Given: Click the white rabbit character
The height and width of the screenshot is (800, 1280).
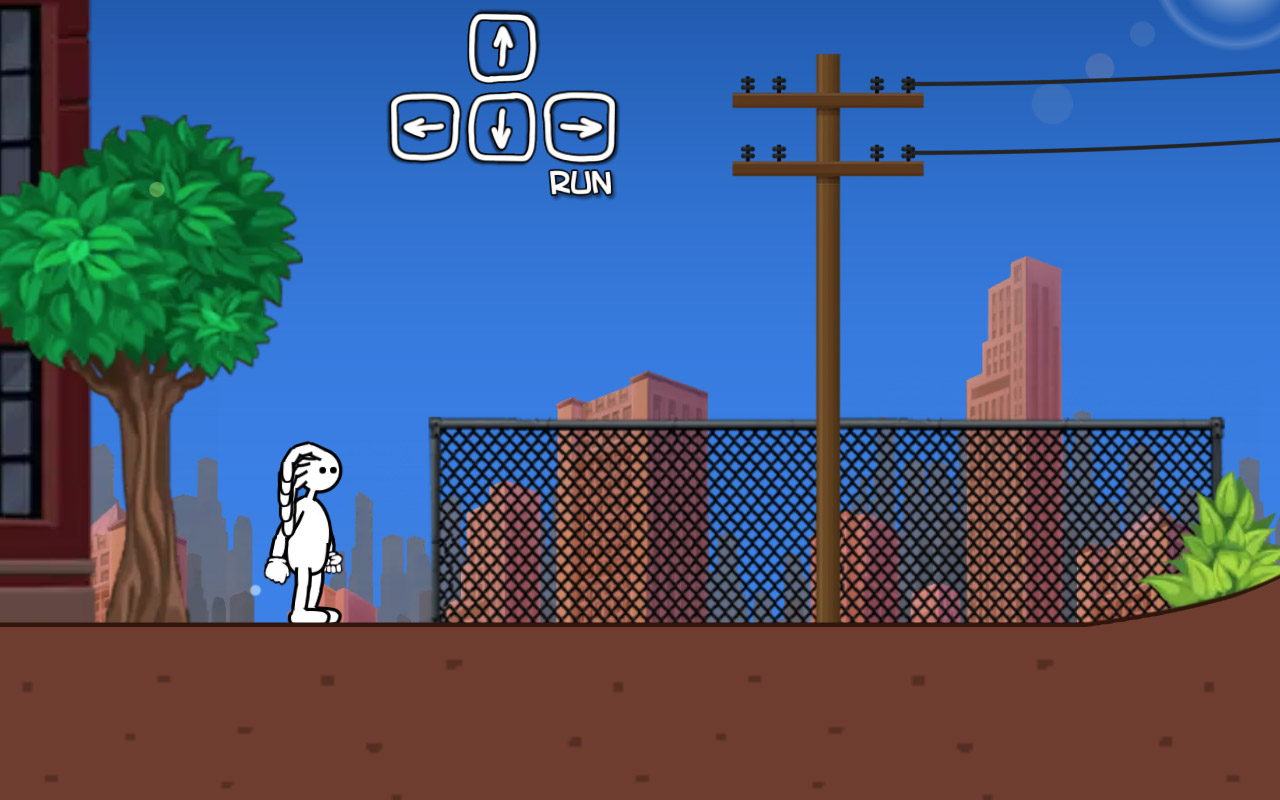Looking at the screenshot, I should tap(310, 530).
